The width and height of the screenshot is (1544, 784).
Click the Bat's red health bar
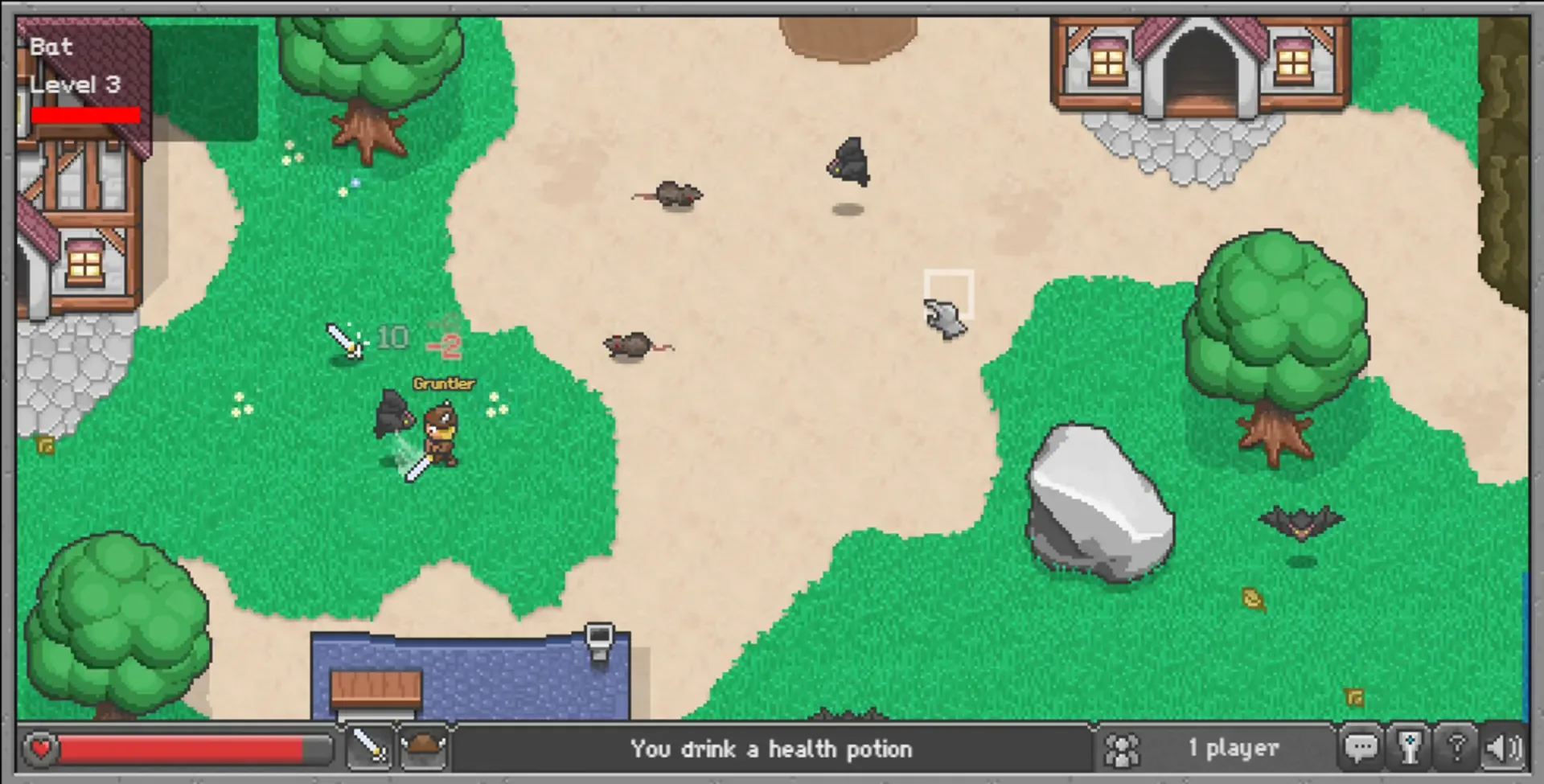click(x=84, y=115)
